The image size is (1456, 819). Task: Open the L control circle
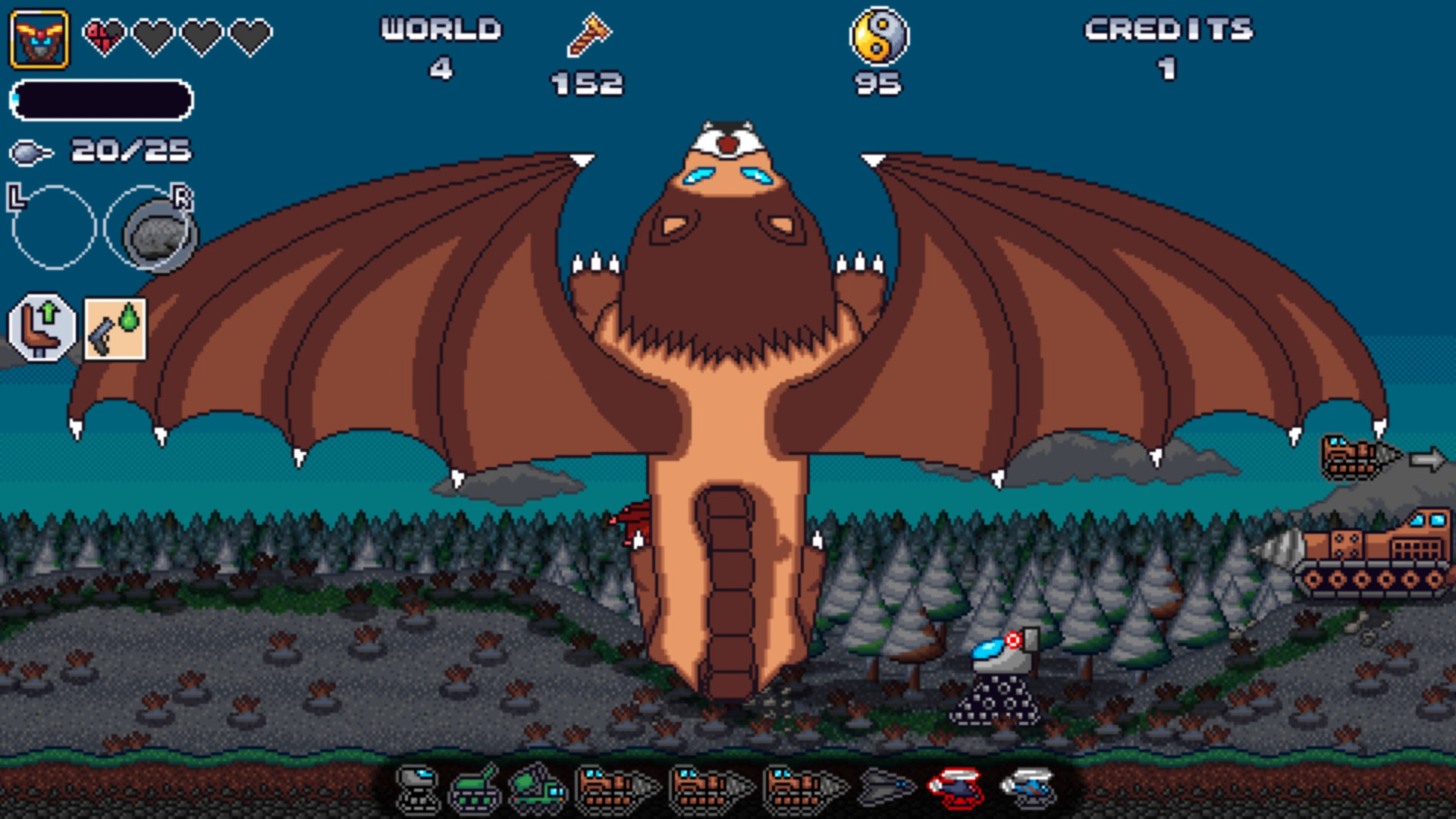[x=55, y=227]
